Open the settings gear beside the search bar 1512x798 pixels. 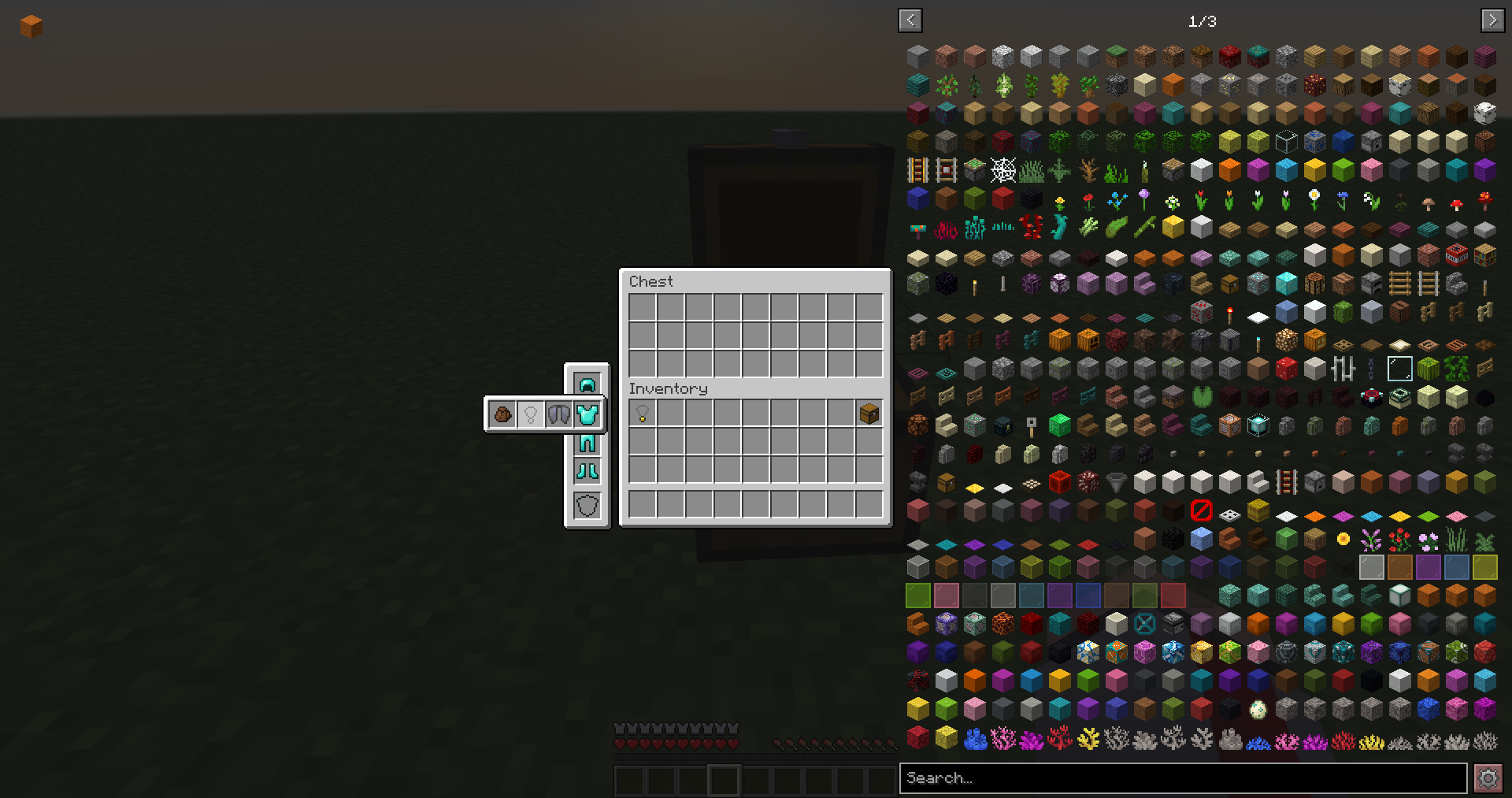1487,778
